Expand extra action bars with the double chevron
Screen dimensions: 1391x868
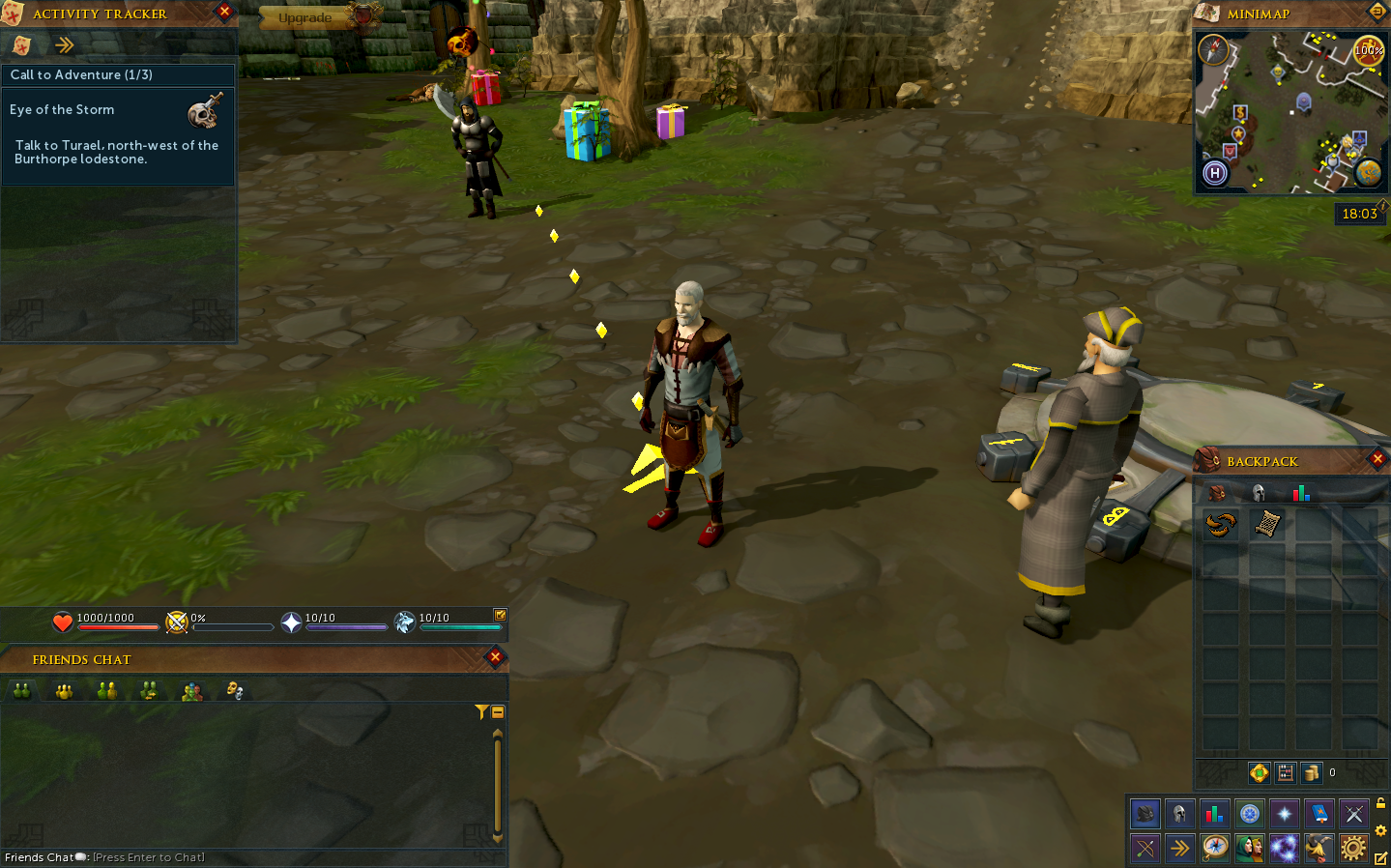pyautogui.click(x=1181, y=848)
